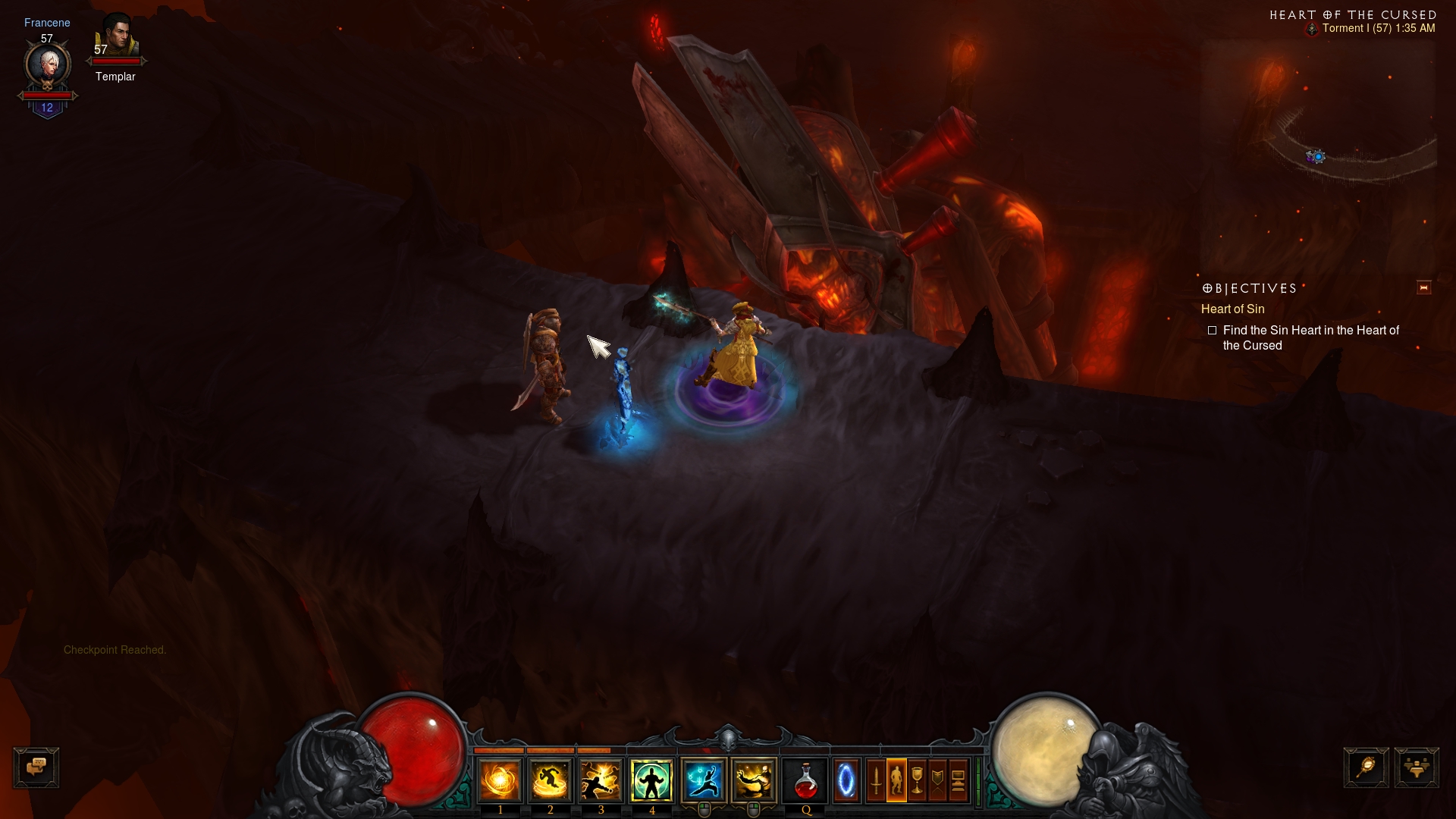Open the sword skills menu button
This screenshot has width=1456, height=819.
pyautogui.click(x=876, y=781)
